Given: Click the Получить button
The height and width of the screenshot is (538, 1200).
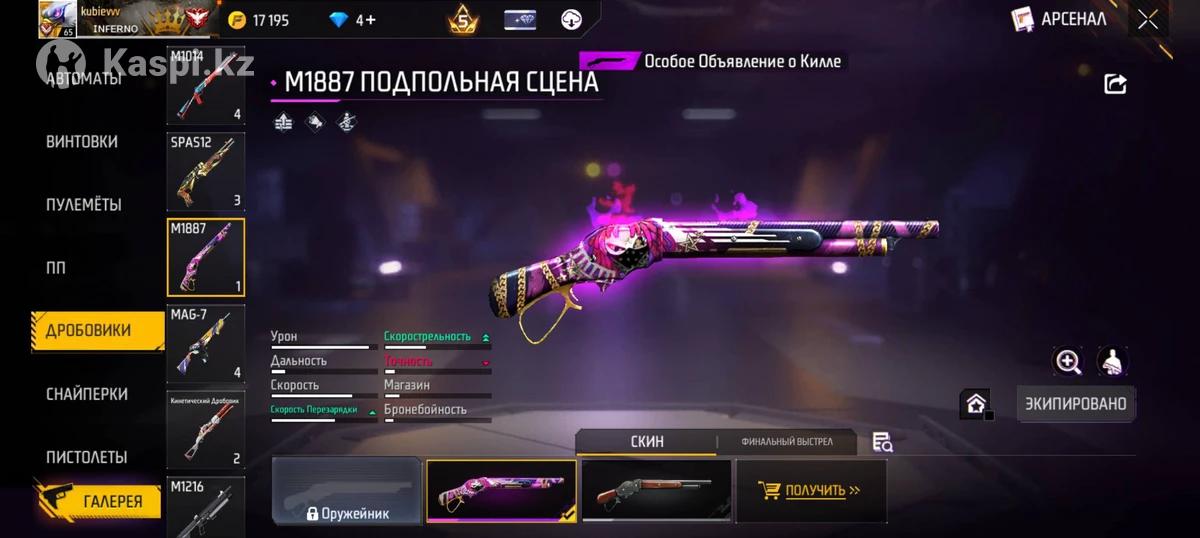Looking at the screenshot, I should [811, 491].
